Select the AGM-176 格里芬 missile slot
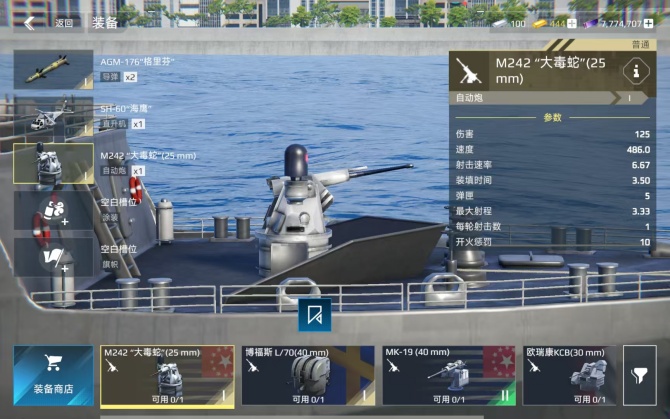Image resolution: width=670 pixels, height=419 pixels. coord(52,69)
